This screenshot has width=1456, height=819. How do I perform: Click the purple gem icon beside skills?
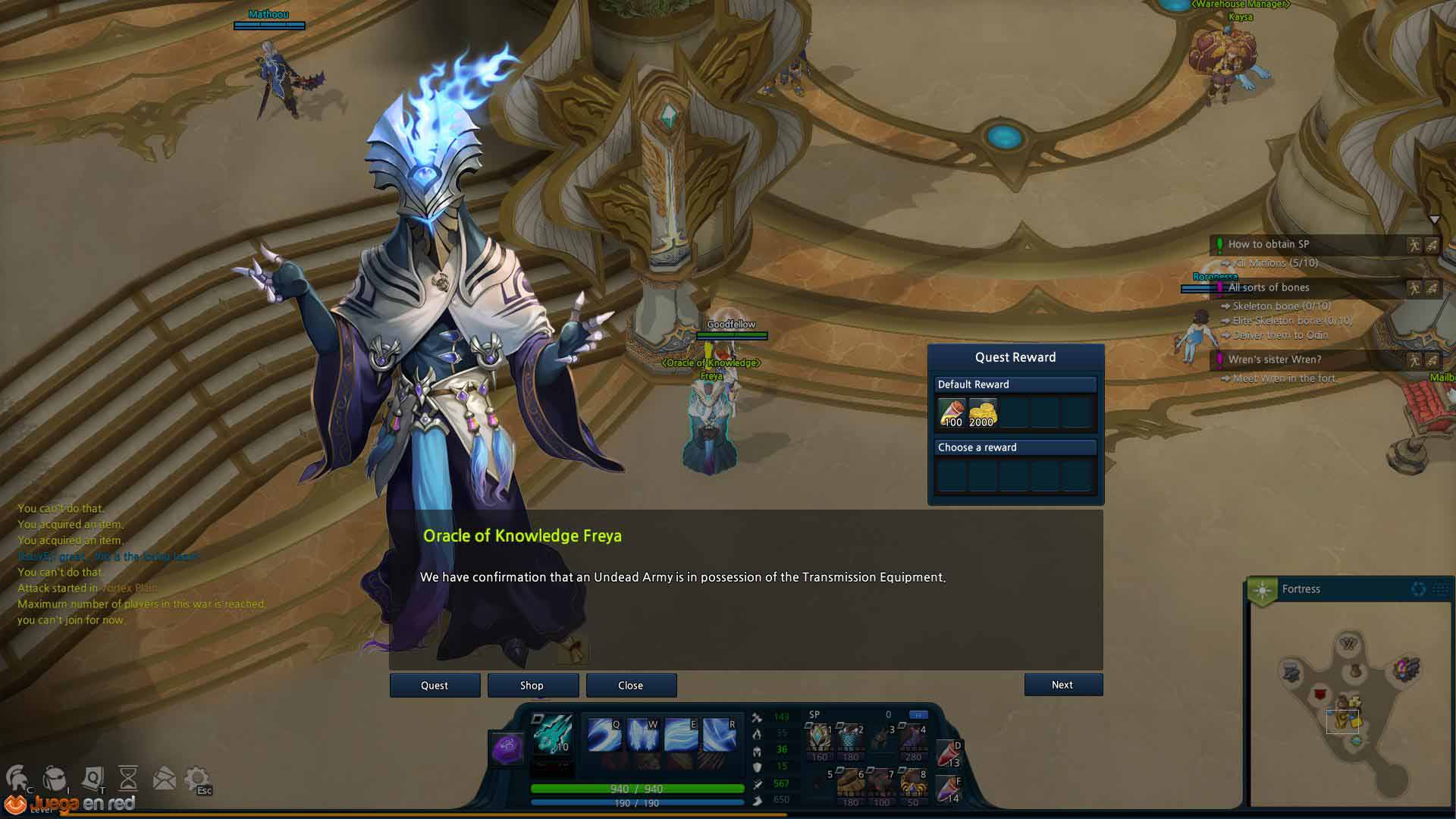coord(505,748)
